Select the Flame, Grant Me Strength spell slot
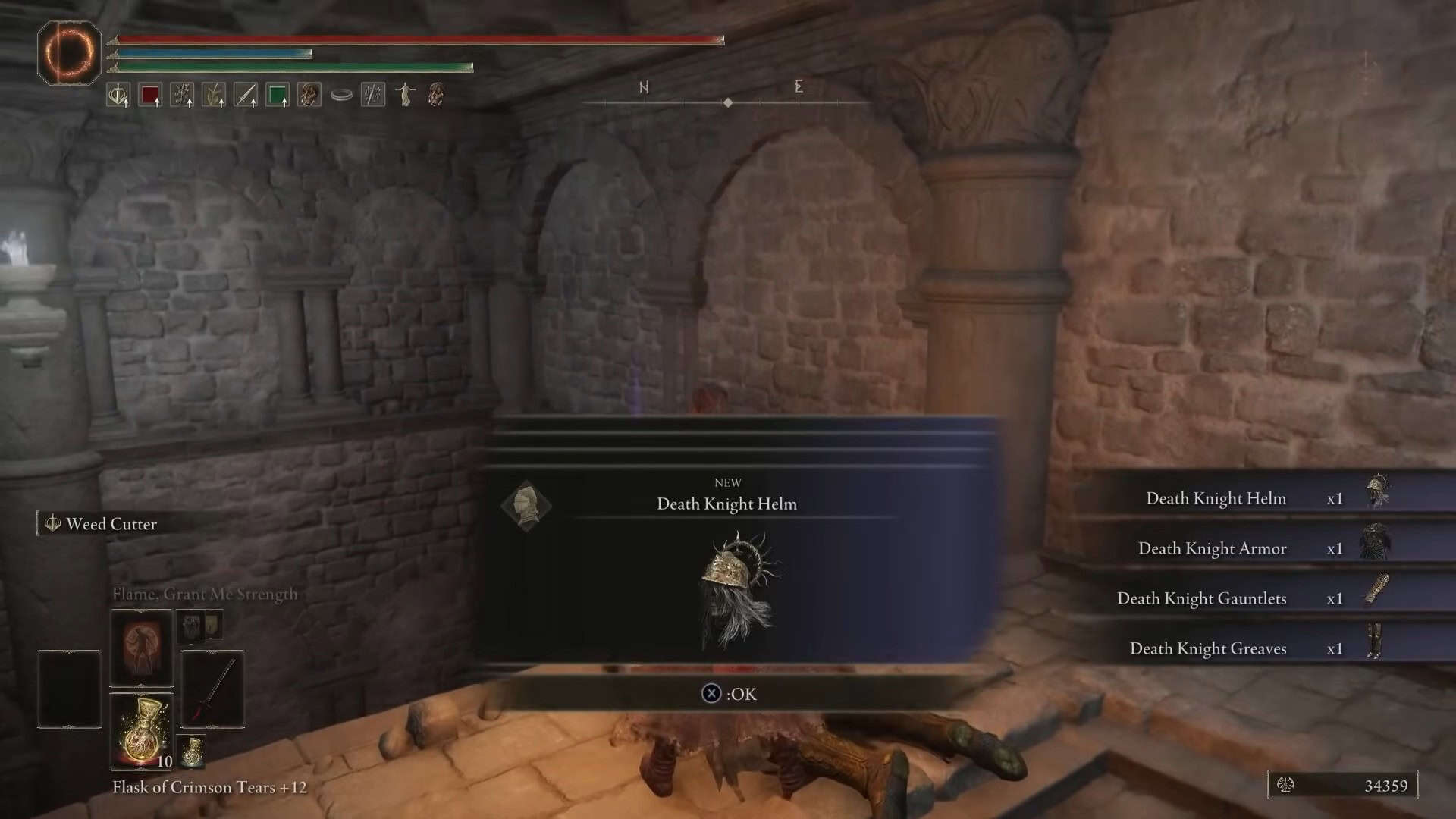 [142, 648]
